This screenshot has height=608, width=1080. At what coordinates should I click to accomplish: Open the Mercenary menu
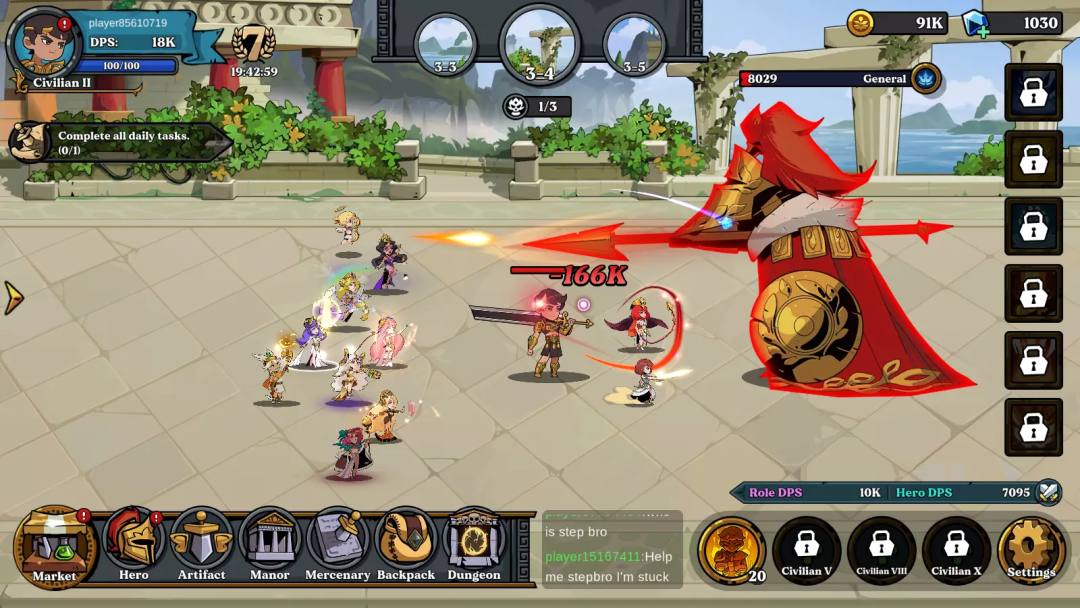[x=338, y=545]
